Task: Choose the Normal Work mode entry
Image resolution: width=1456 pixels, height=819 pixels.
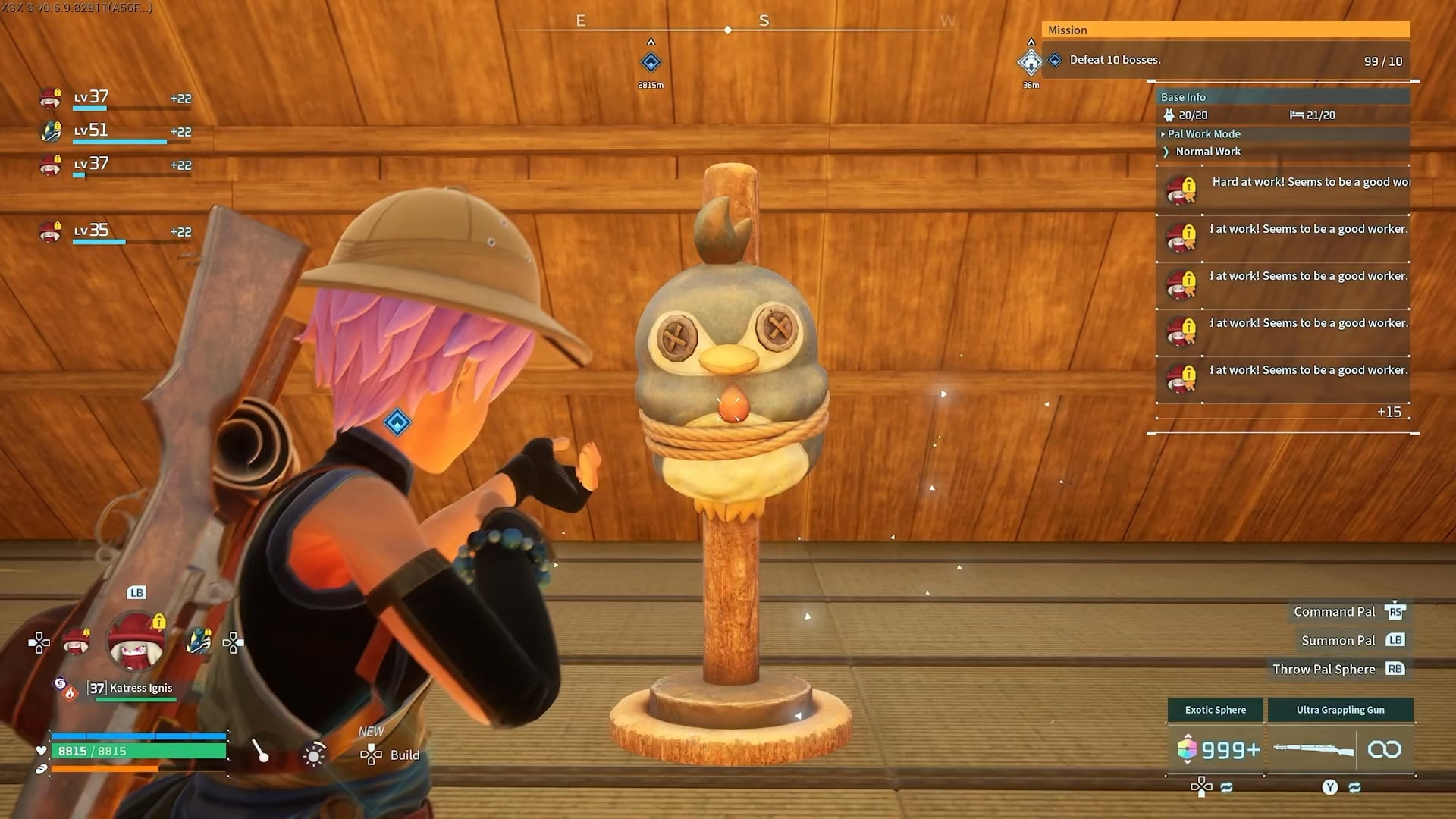Action: [1207, 152]
